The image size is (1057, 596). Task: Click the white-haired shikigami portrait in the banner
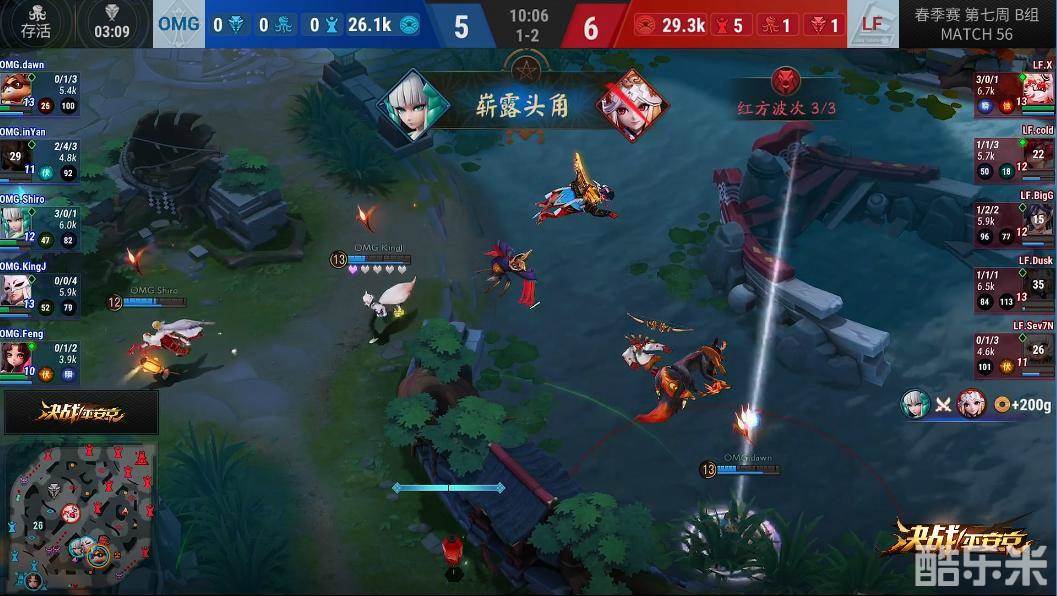(411, 103)
